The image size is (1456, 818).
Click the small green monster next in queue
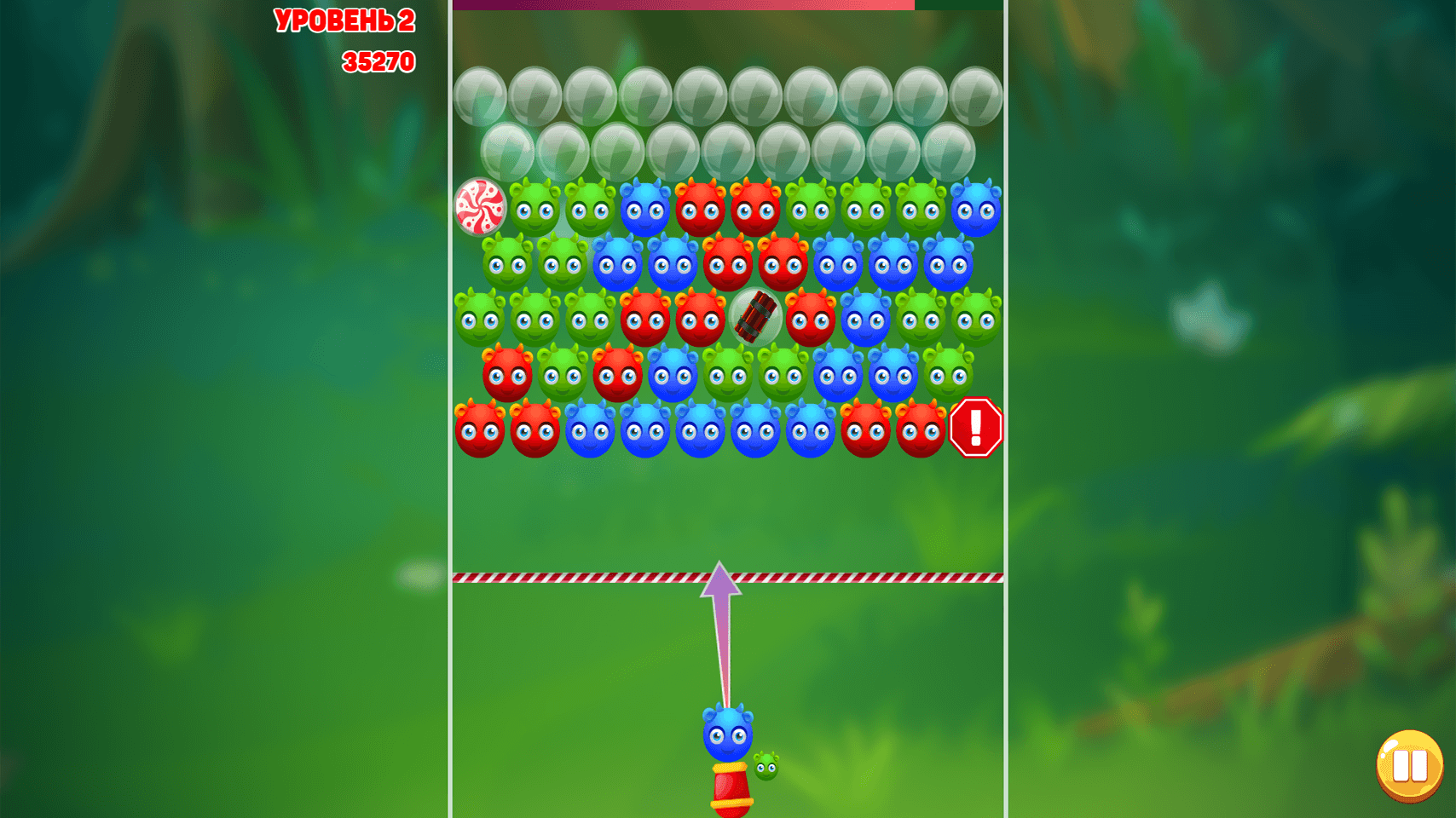766,765
